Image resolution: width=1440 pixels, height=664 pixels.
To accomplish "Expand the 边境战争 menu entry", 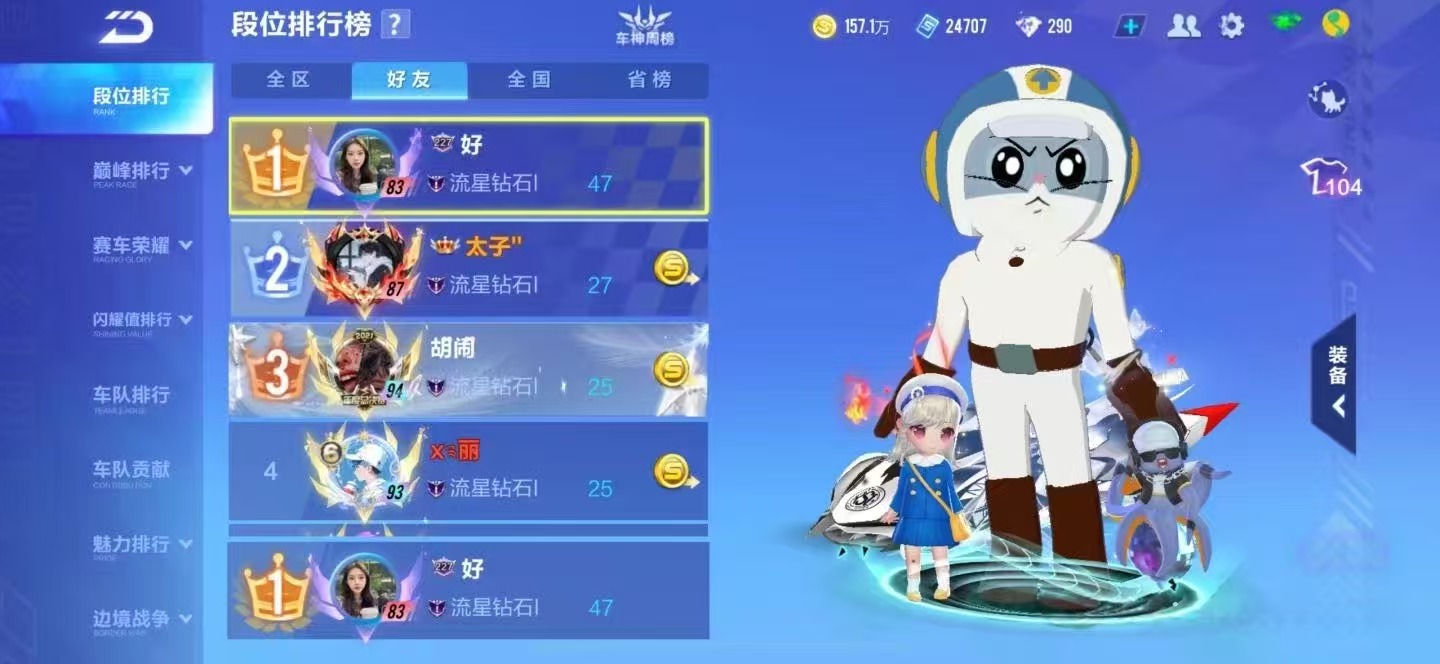I will point(142,620).
